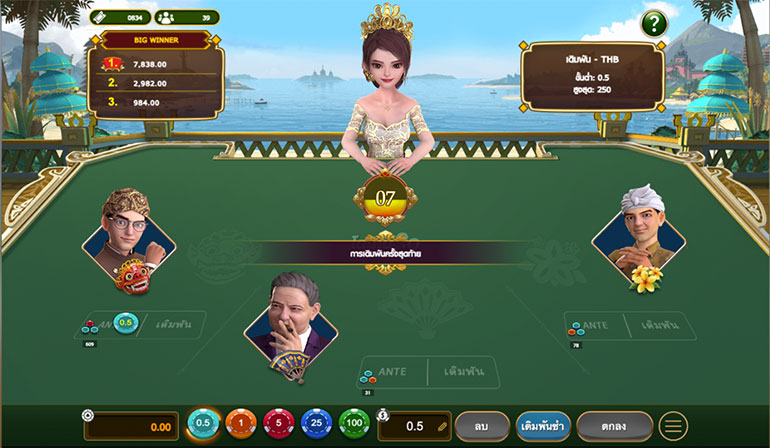Viewport: 770px width, 448px height.
Task: Edit the 0.5 custom bet amount field
Action: [x=414, y=426]
